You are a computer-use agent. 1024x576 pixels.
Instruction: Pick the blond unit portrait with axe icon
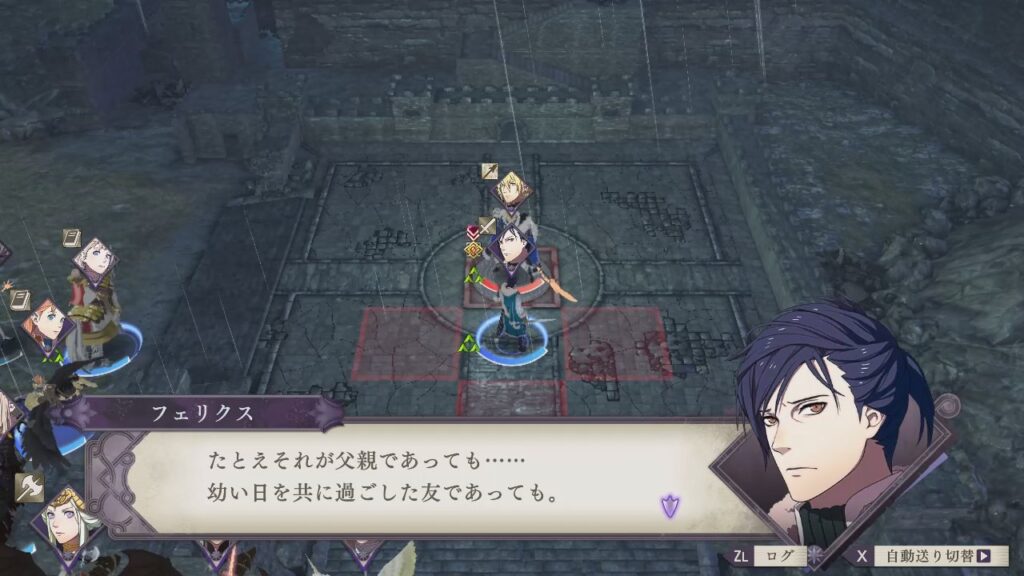pos(63,518)
